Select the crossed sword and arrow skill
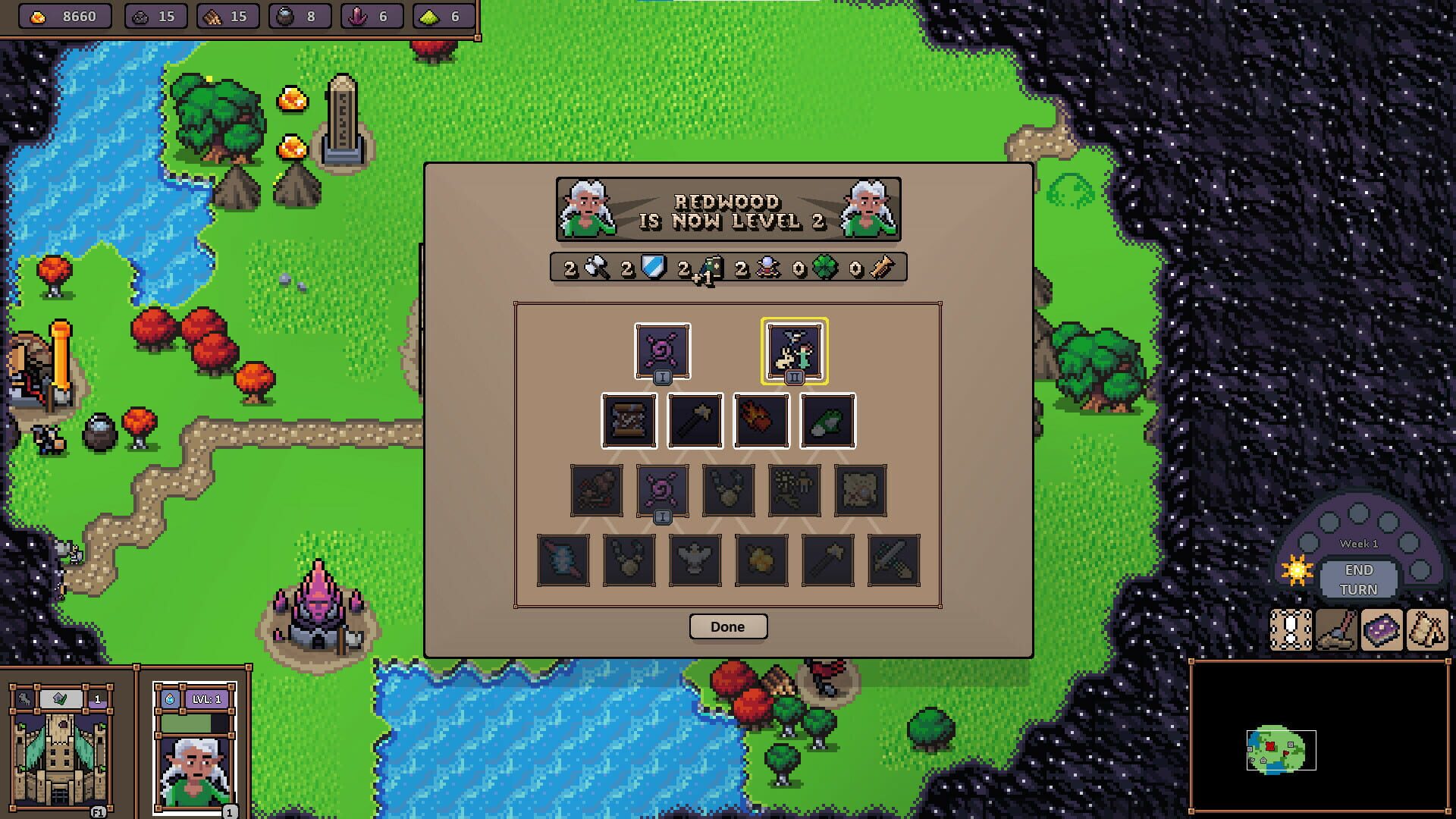 893,560
